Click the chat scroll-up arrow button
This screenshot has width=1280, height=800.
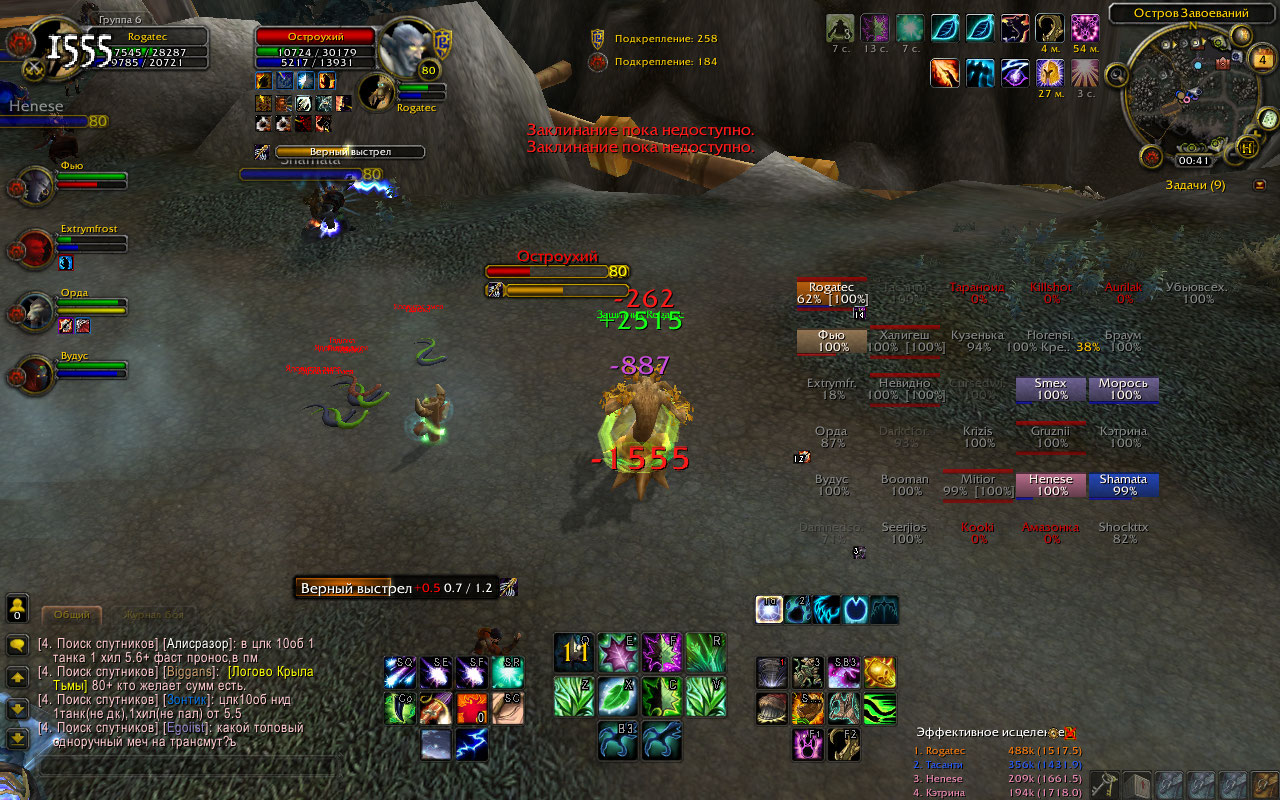[x=17, y=676]
